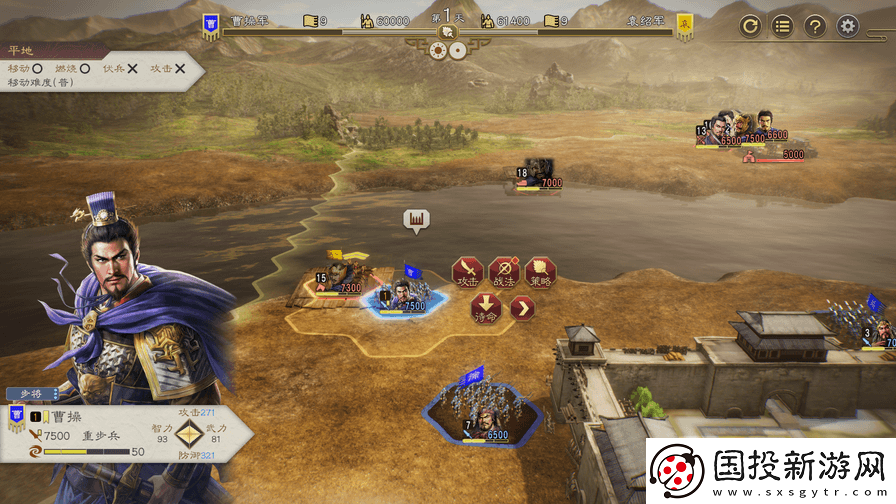896x504 pixels.
Task: Select the 策略 (Strategy) command
Action: click(x=540, y=271)
